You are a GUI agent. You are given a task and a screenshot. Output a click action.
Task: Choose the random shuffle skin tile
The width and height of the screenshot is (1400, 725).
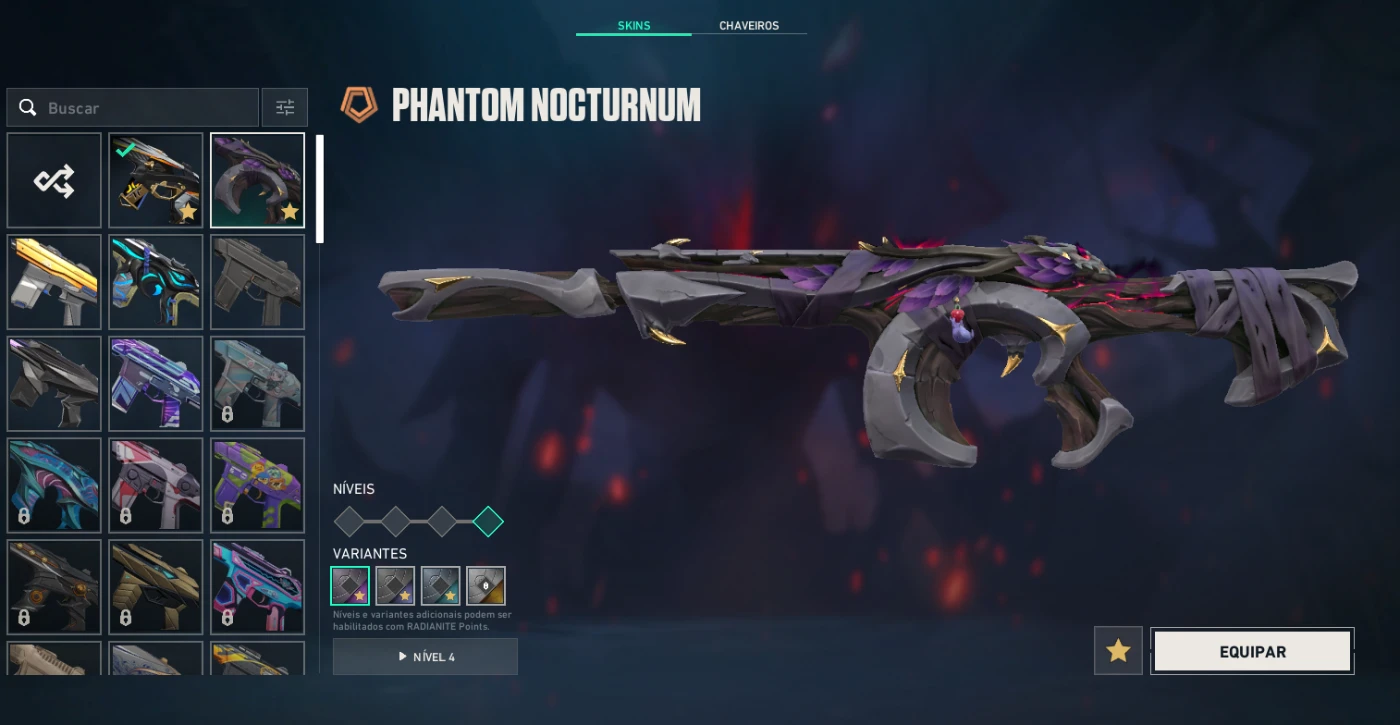click(54, 181)
